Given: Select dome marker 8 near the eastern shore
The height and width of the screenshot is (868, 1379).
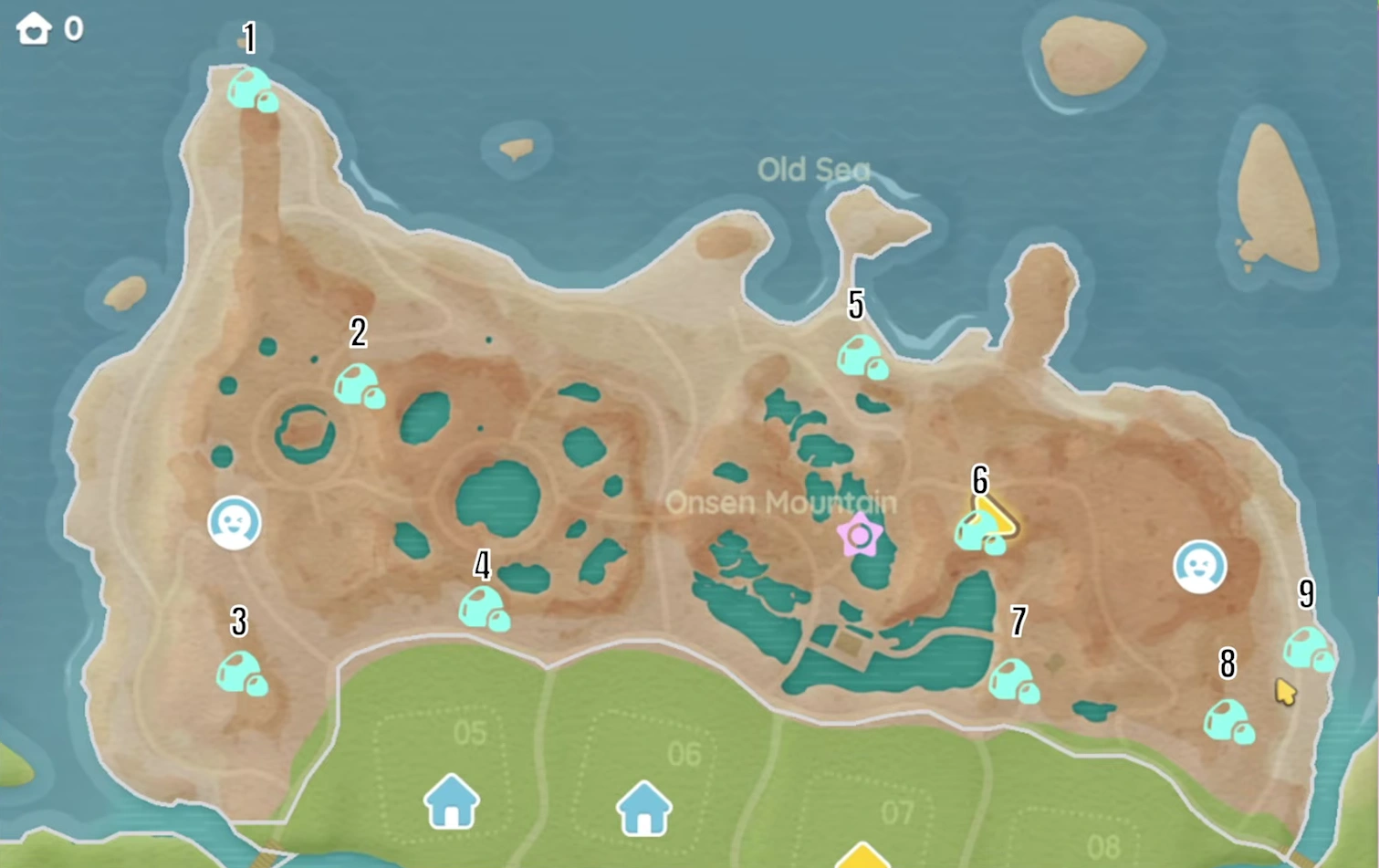Looking at the screenshot, I should pyautogui.click(x=1228, y=721).
